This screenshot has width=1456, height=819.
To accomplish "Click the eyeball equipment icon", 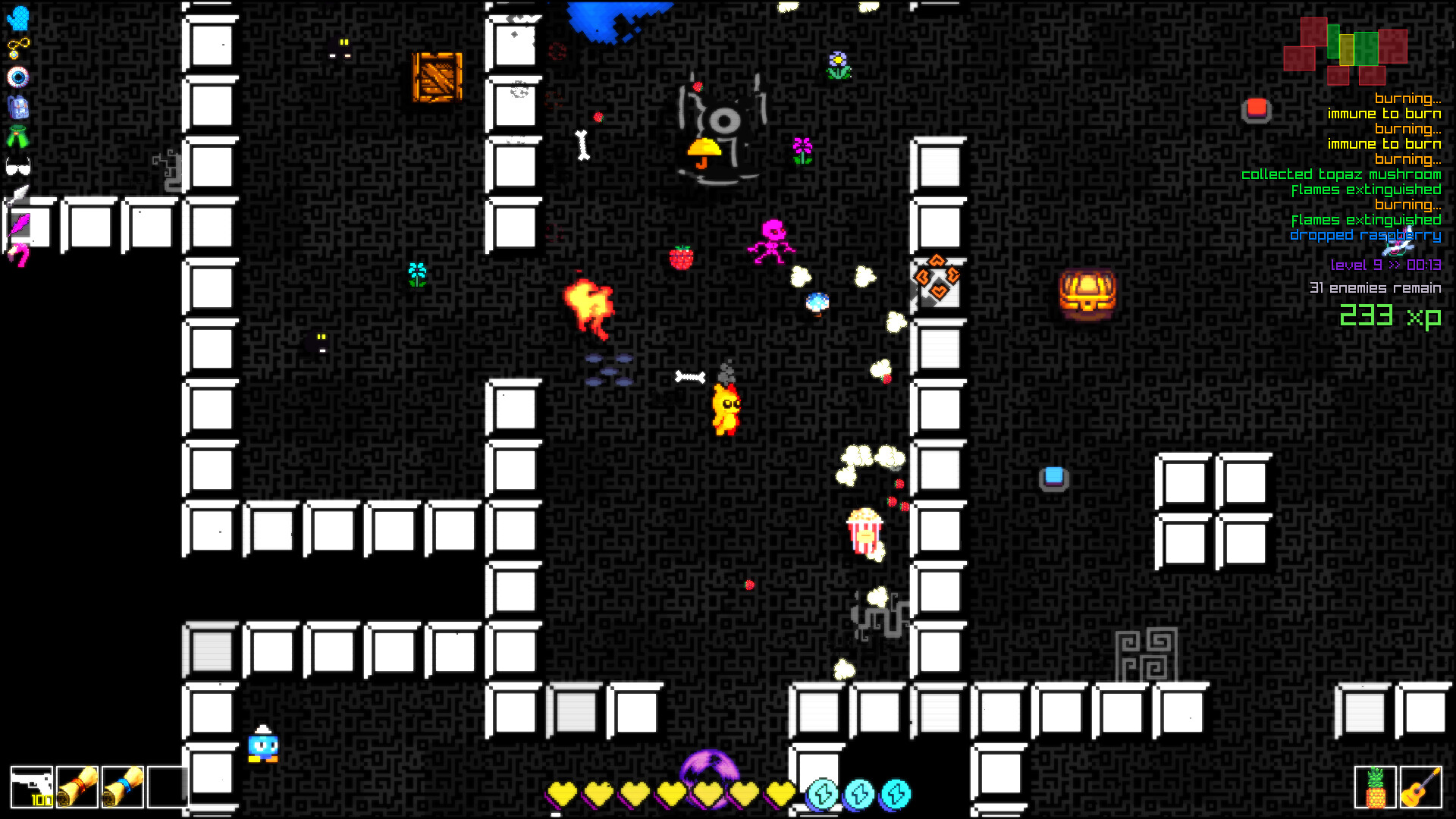I will (17, 76).
